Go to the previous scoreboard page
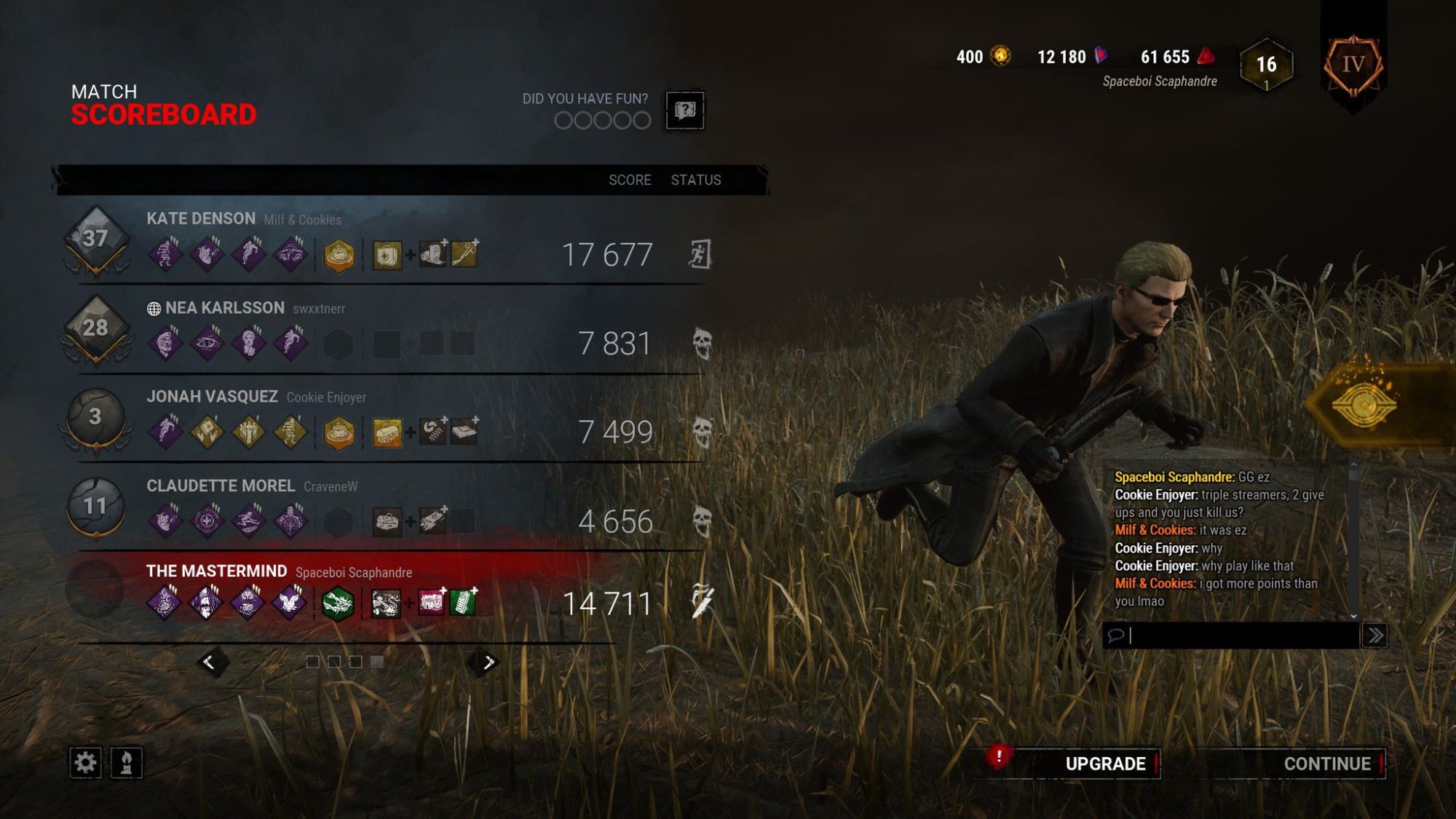 (x=209, y=662)
